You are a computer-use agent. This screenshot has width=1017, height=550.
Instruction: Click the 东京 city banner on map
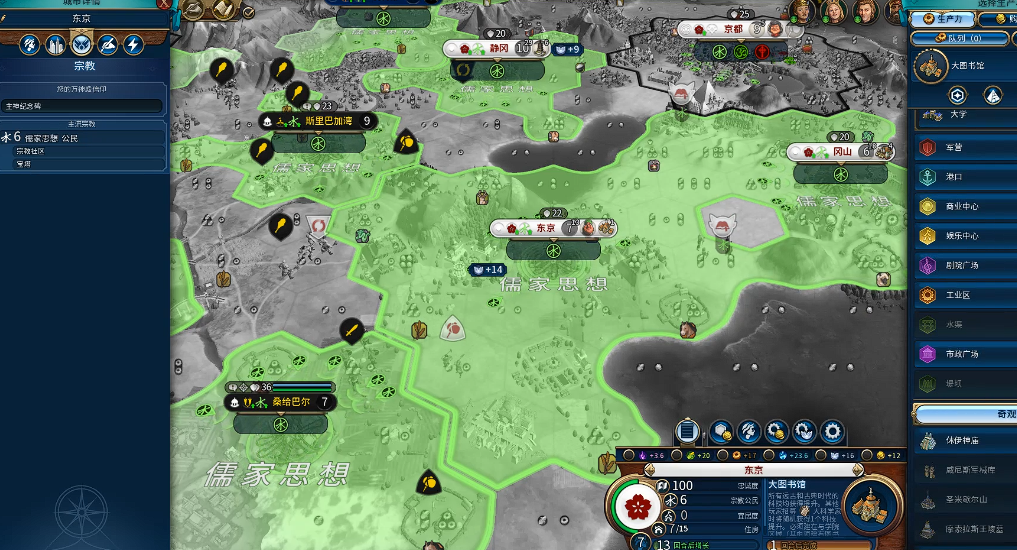click(x=546, y=228)
